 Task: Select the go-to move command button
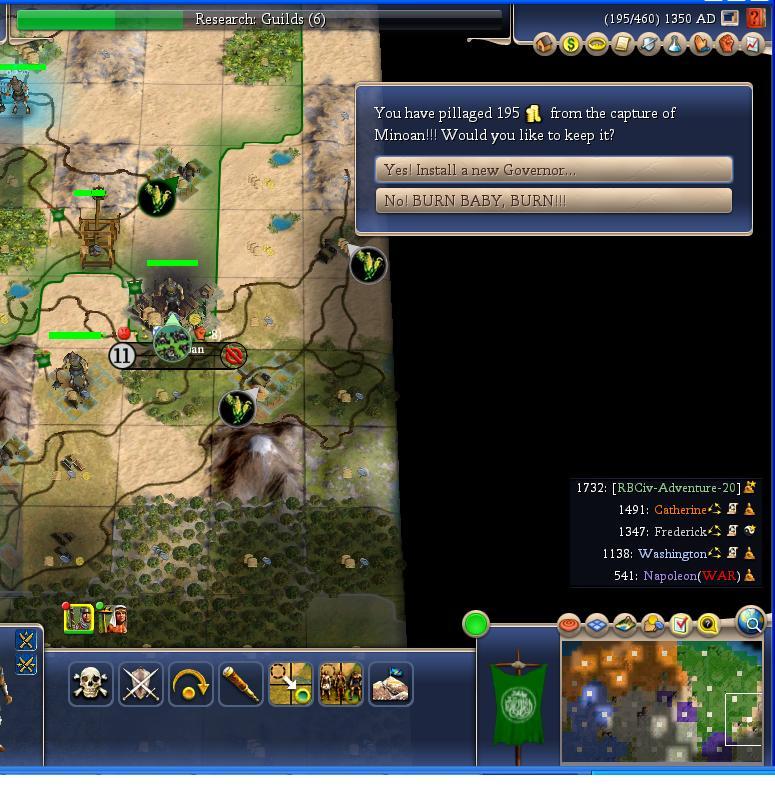290,684
